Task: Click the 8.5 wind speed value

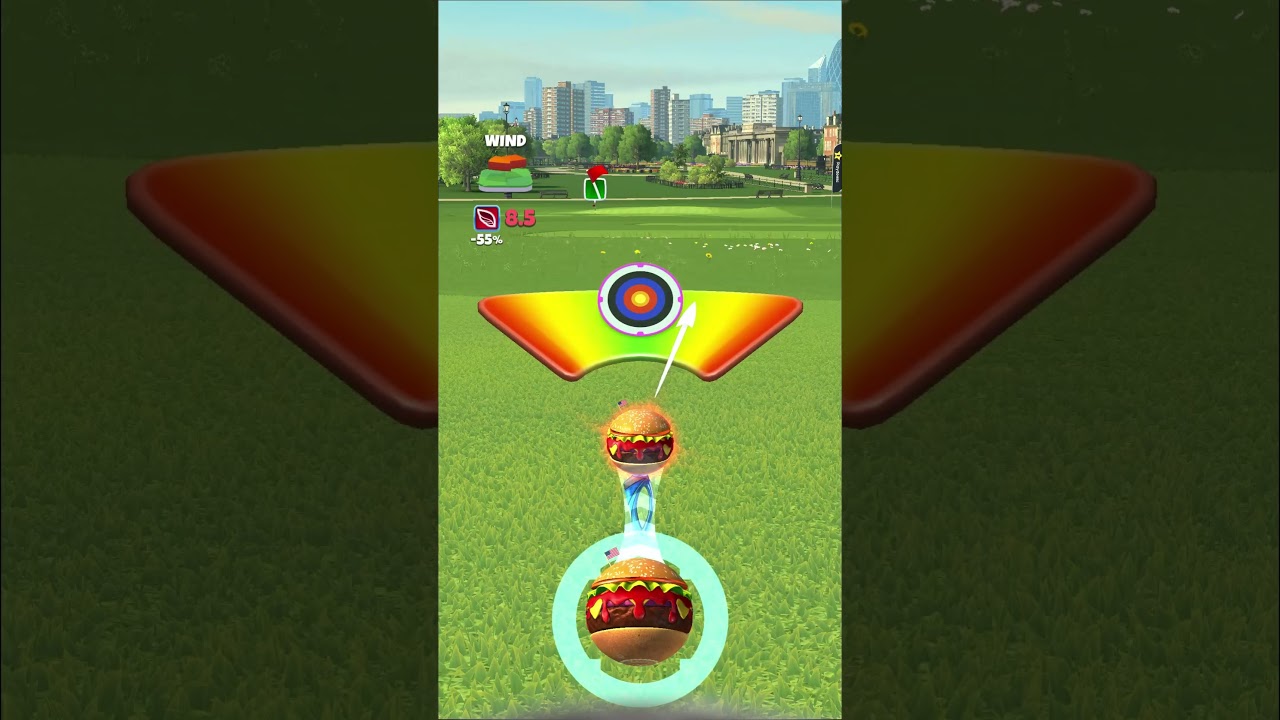Action: click(x=519, y=219)
